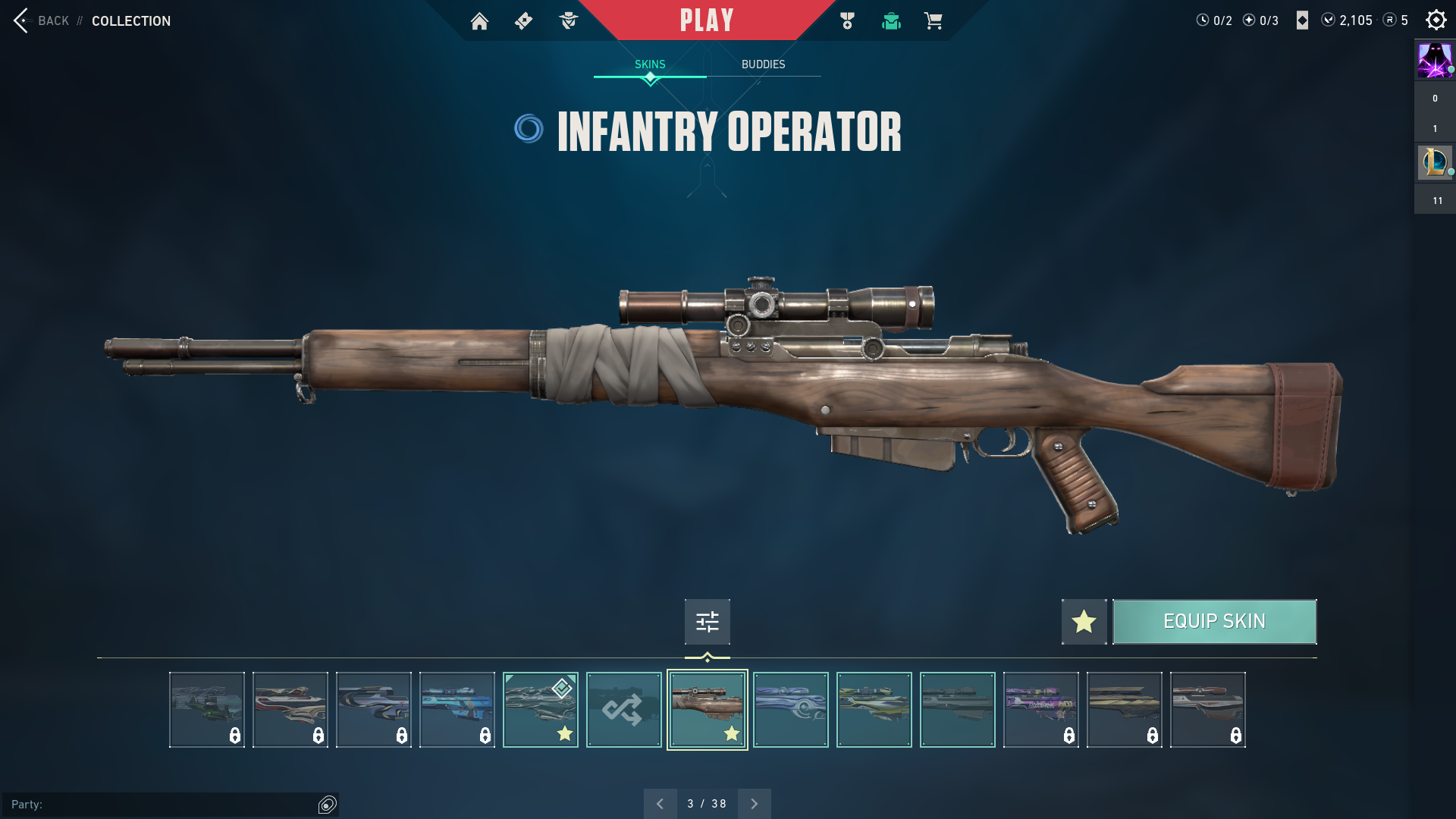The height and width of the screenshot is (819, 1456).
Task: Open the store shopping cart
Action: point(933,21)
